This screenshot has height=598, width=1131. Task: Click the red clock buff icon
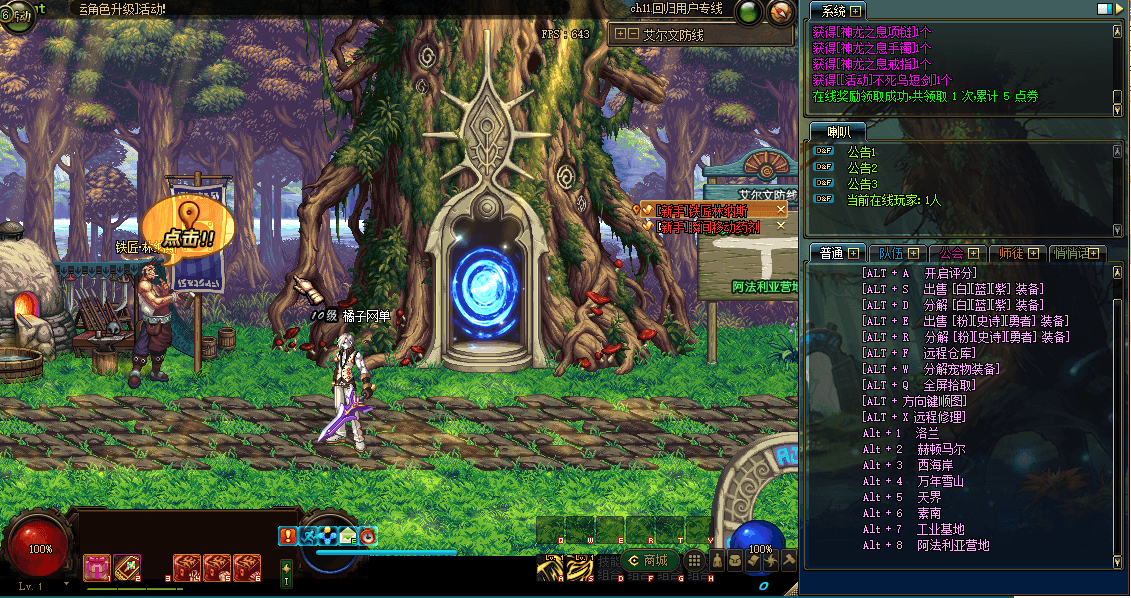click(x=368, y=536)
